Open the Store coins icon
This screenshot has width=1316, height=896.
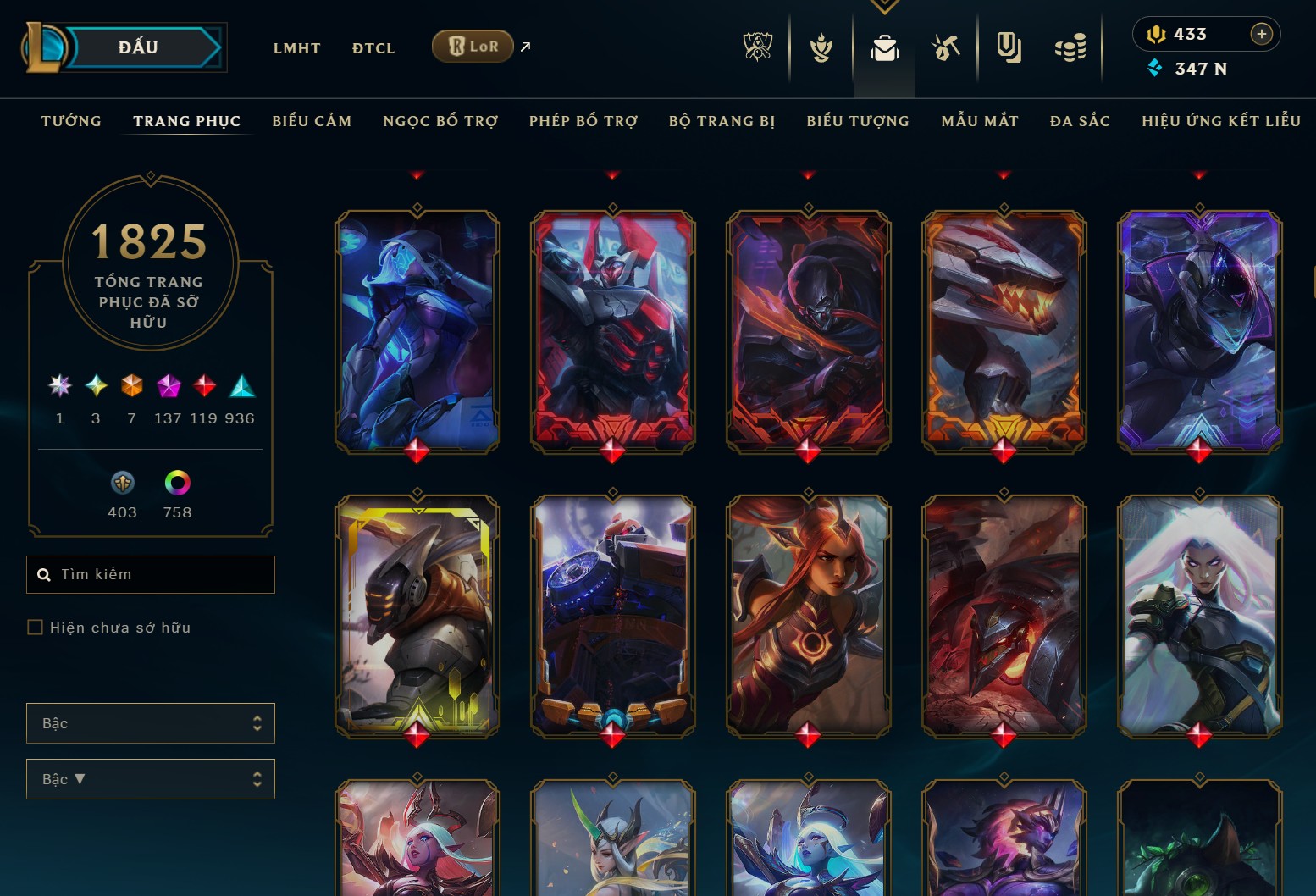[1070, 48]
